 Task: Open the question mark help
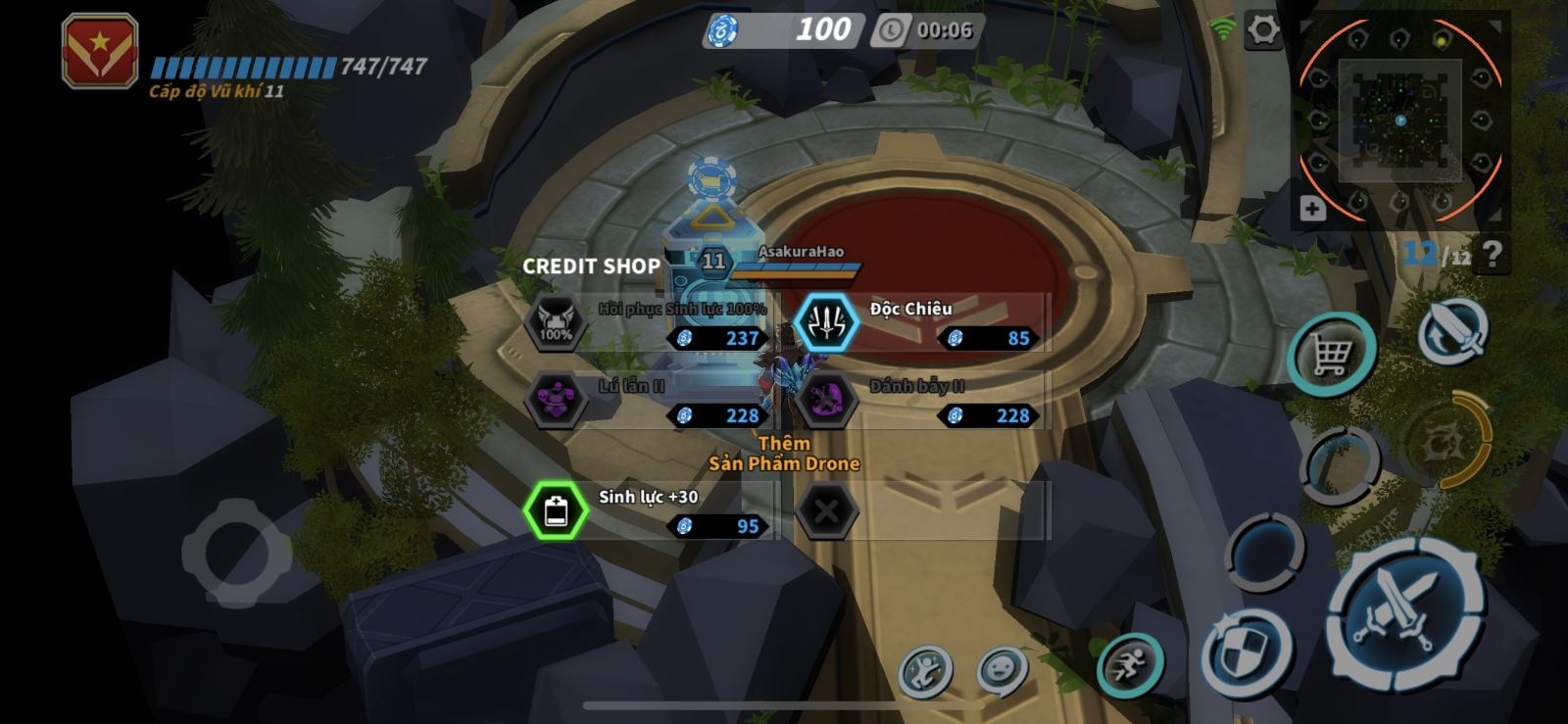click(1492, 255)
